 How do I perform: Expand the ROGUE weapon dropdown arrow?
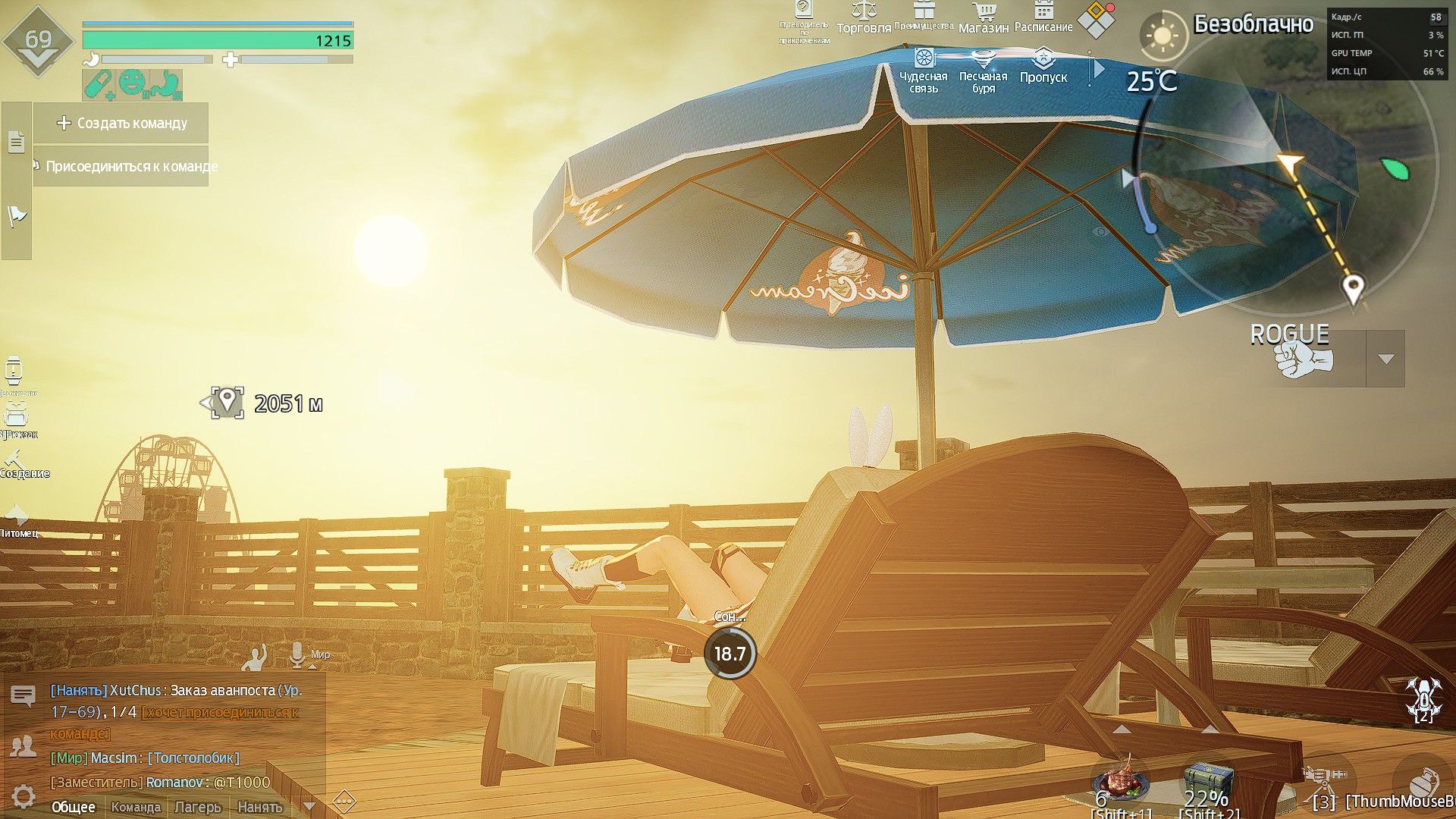point(1385,359)
